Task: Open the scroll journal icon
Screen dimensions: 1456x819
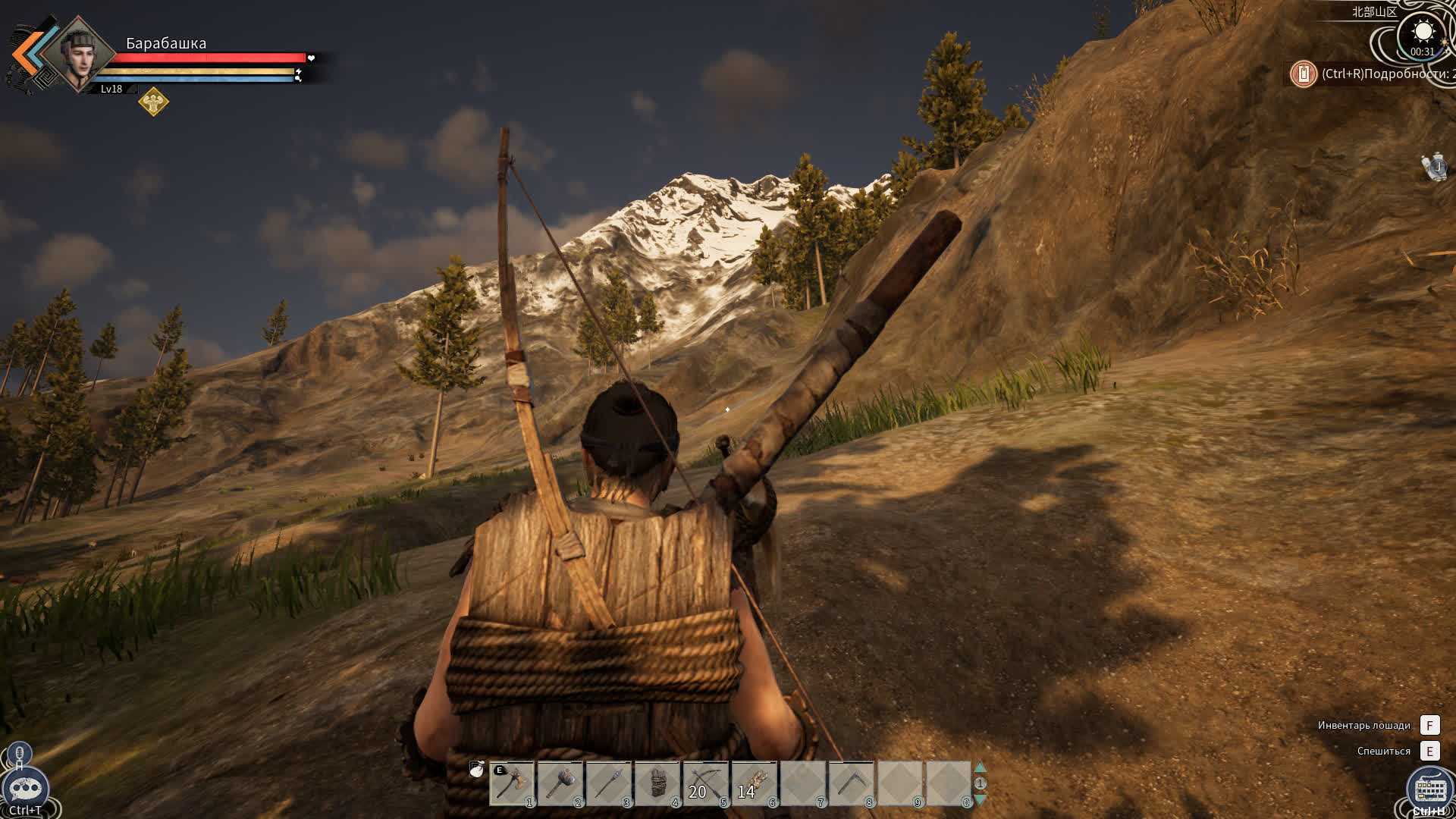Action: point(1435,166)
